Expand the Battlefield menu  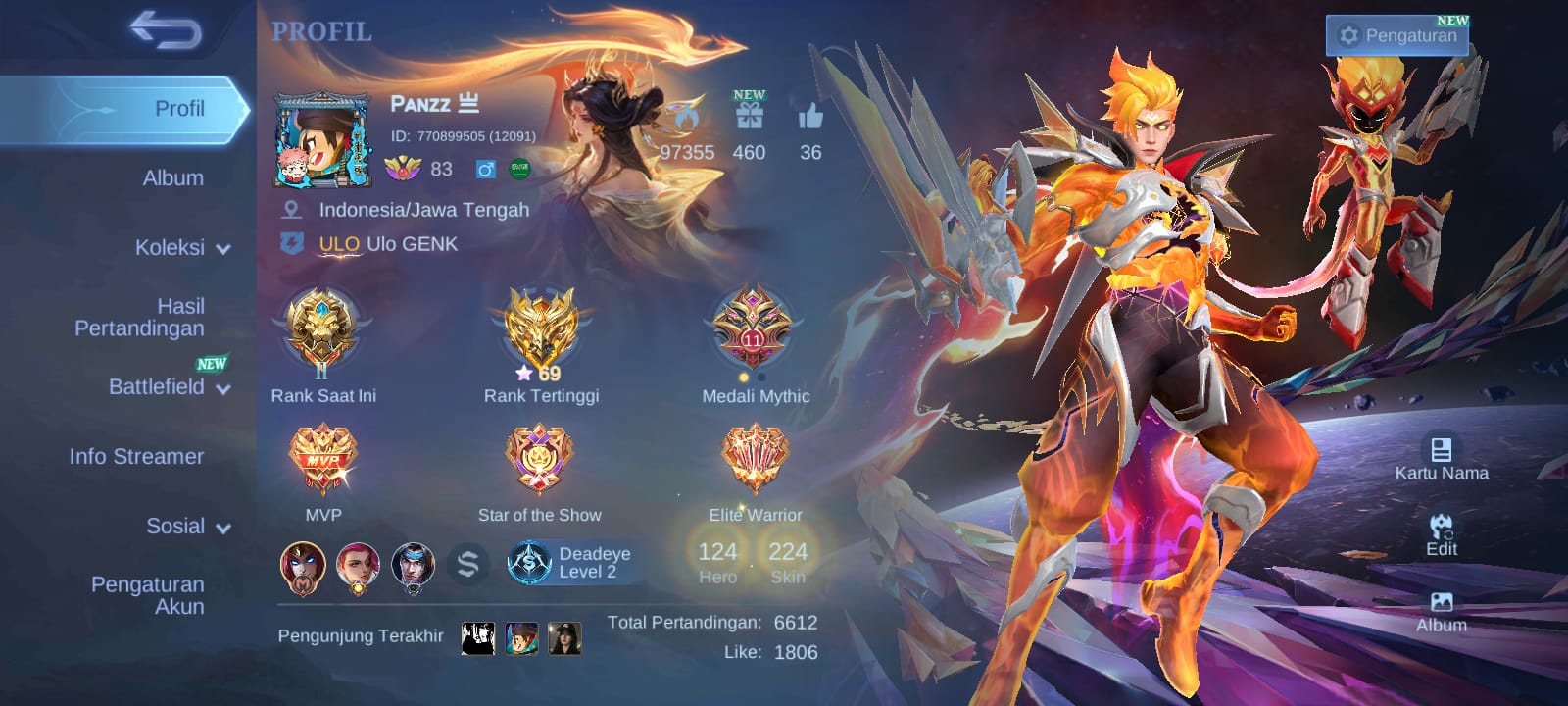tap(169, 387)
